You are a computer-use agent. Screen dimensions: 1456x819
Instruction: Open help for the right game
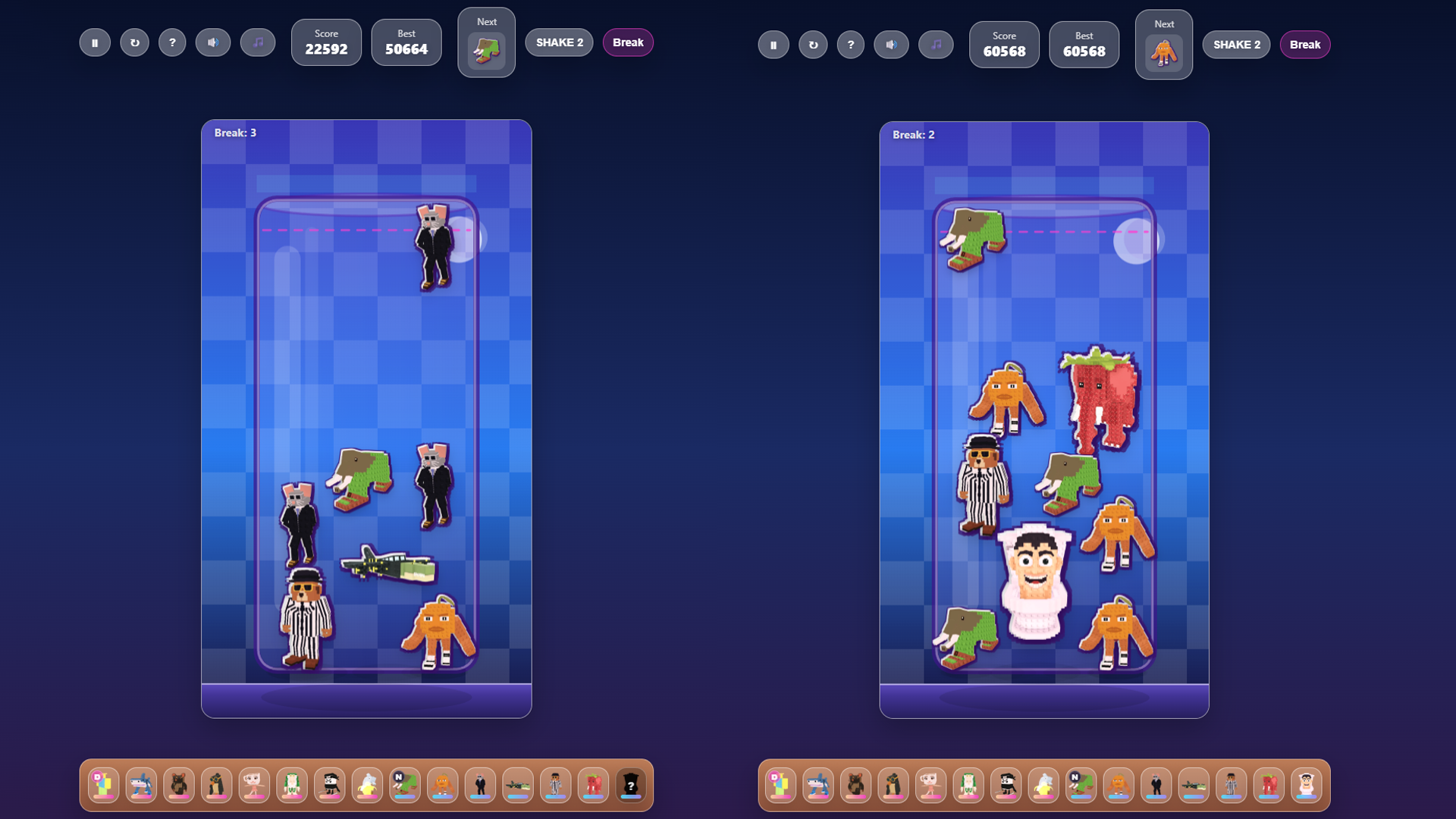[851, 45]
